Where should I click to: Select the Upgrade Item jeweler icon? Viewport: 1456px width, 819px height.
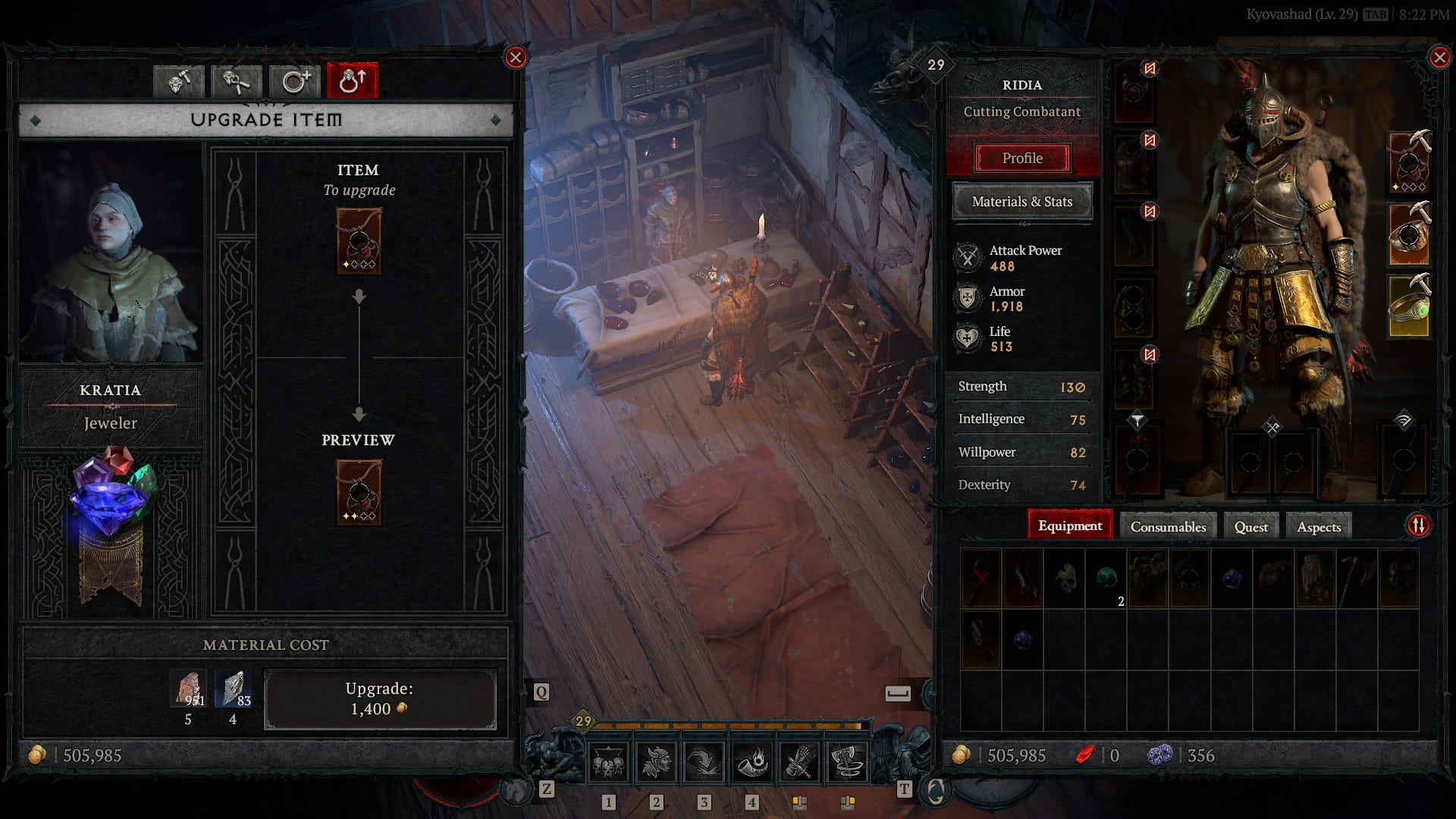350,82
